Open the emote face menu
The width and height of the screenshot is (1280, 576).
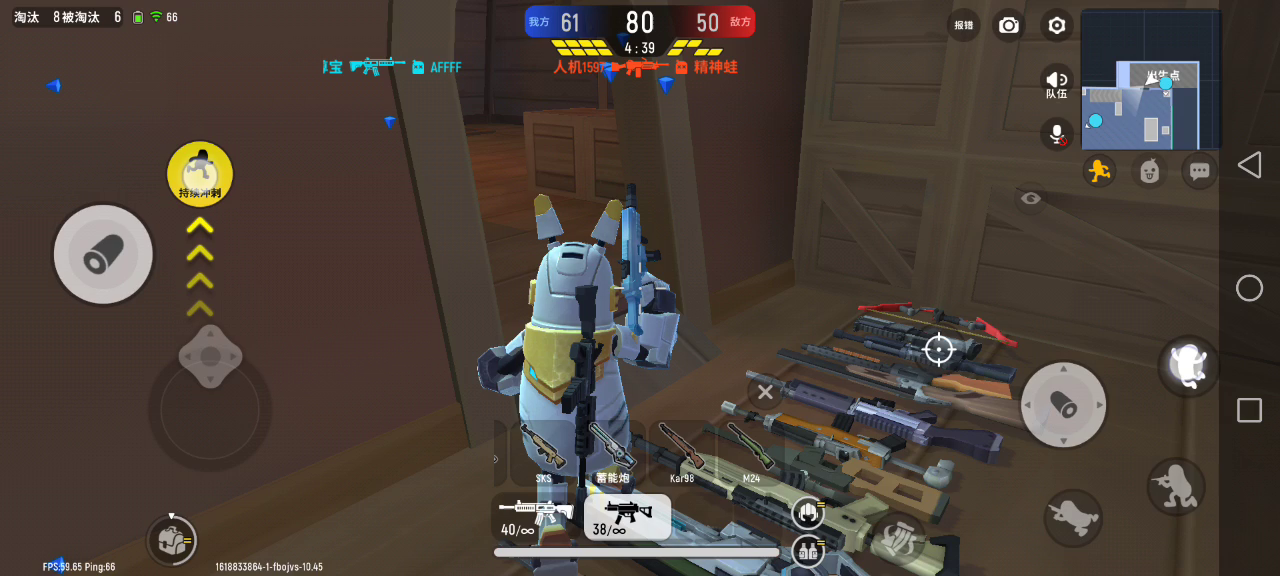[x=1150, y=171]
